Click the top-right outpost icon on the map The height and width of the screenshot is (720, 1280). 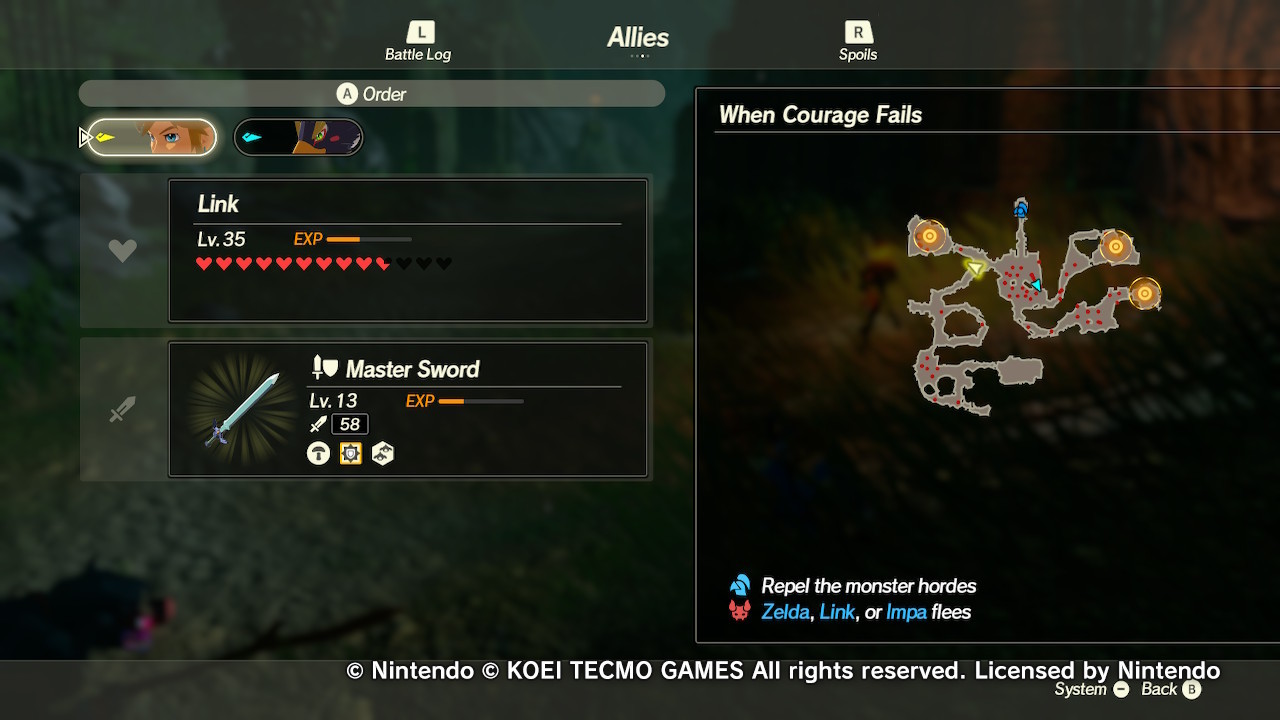(x=1118, y=244)
